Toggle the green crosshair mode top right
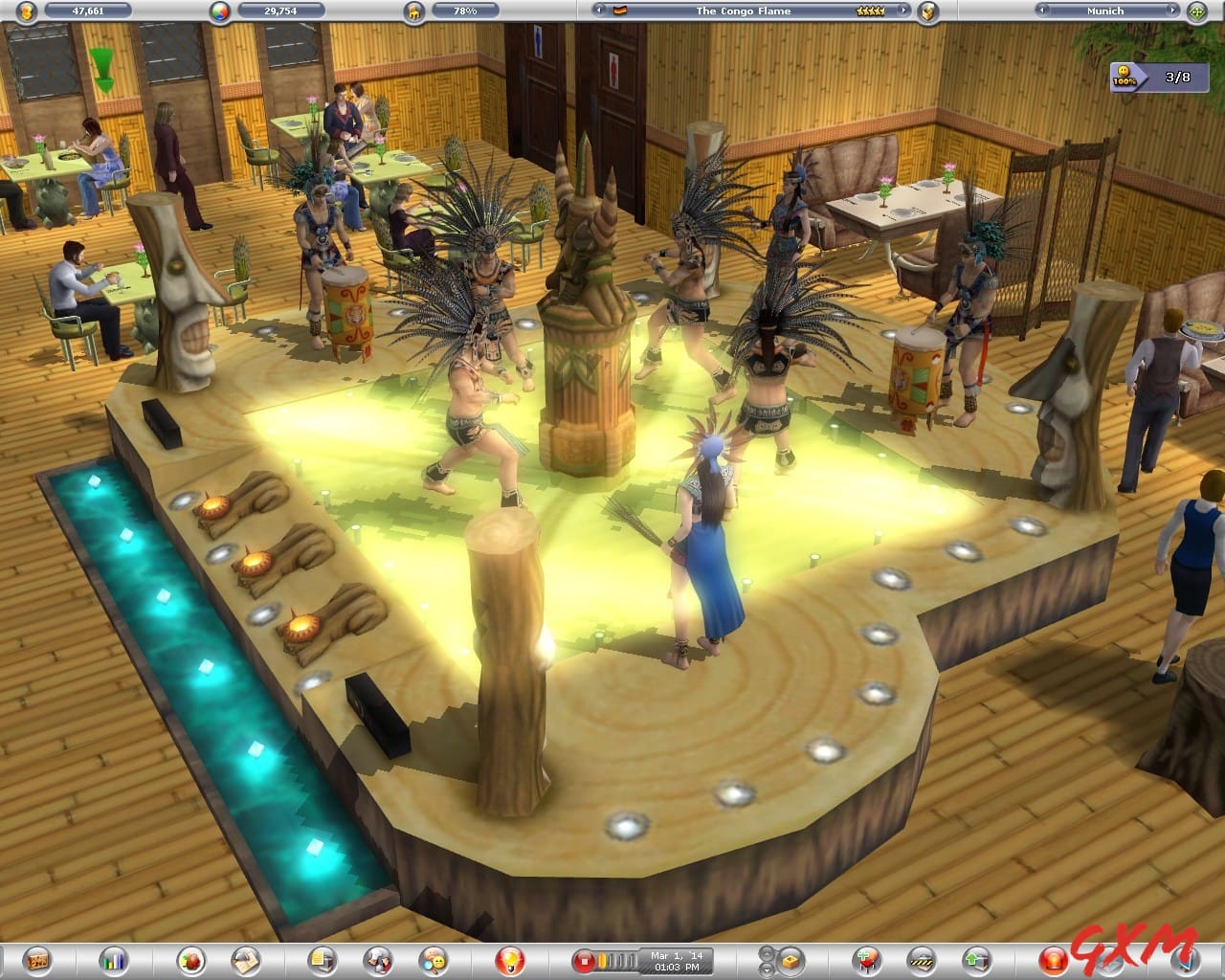 pyautogui.click(x=1196, y=11)
